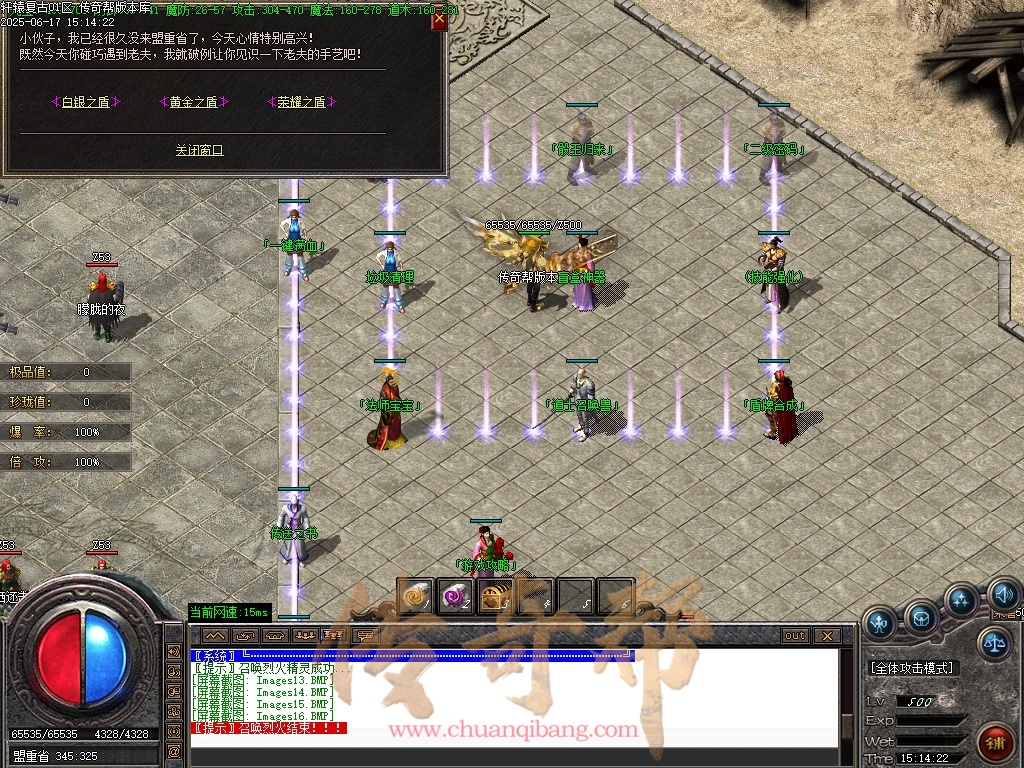Close the NPC dialogue with the red X
Viewport: 1024px width, 768px height.
(x=438, y=21)
